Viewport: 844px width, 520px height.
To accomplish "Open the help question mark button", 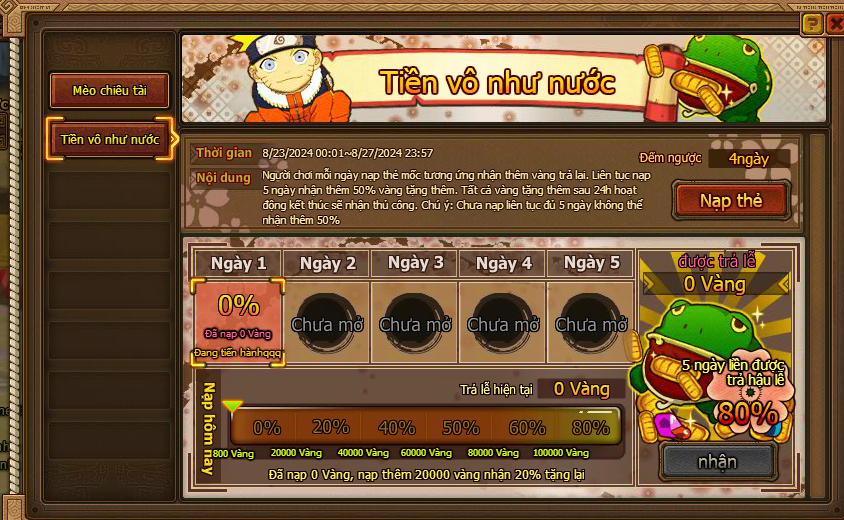I will click(812, 23).
